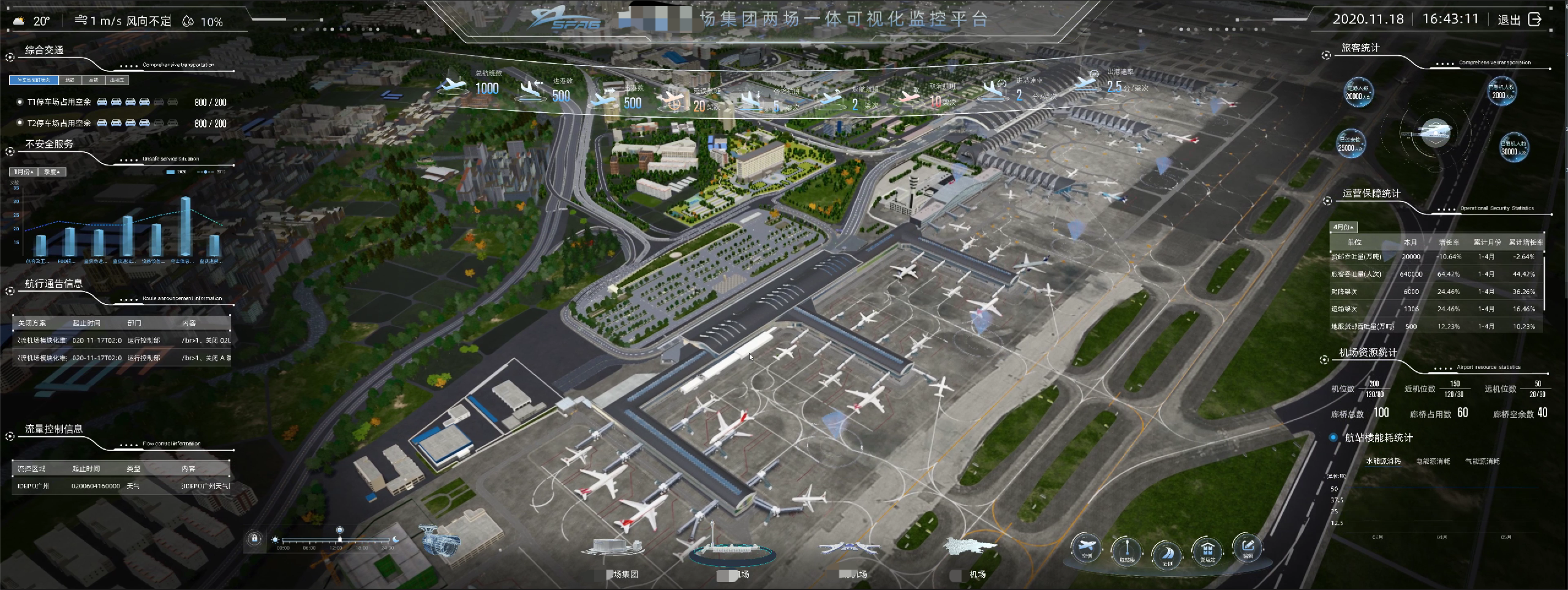The height and width of the screenshot is (590, 1568).
Task: Click the time-of-day slider handle
Action: coord(340,539)
